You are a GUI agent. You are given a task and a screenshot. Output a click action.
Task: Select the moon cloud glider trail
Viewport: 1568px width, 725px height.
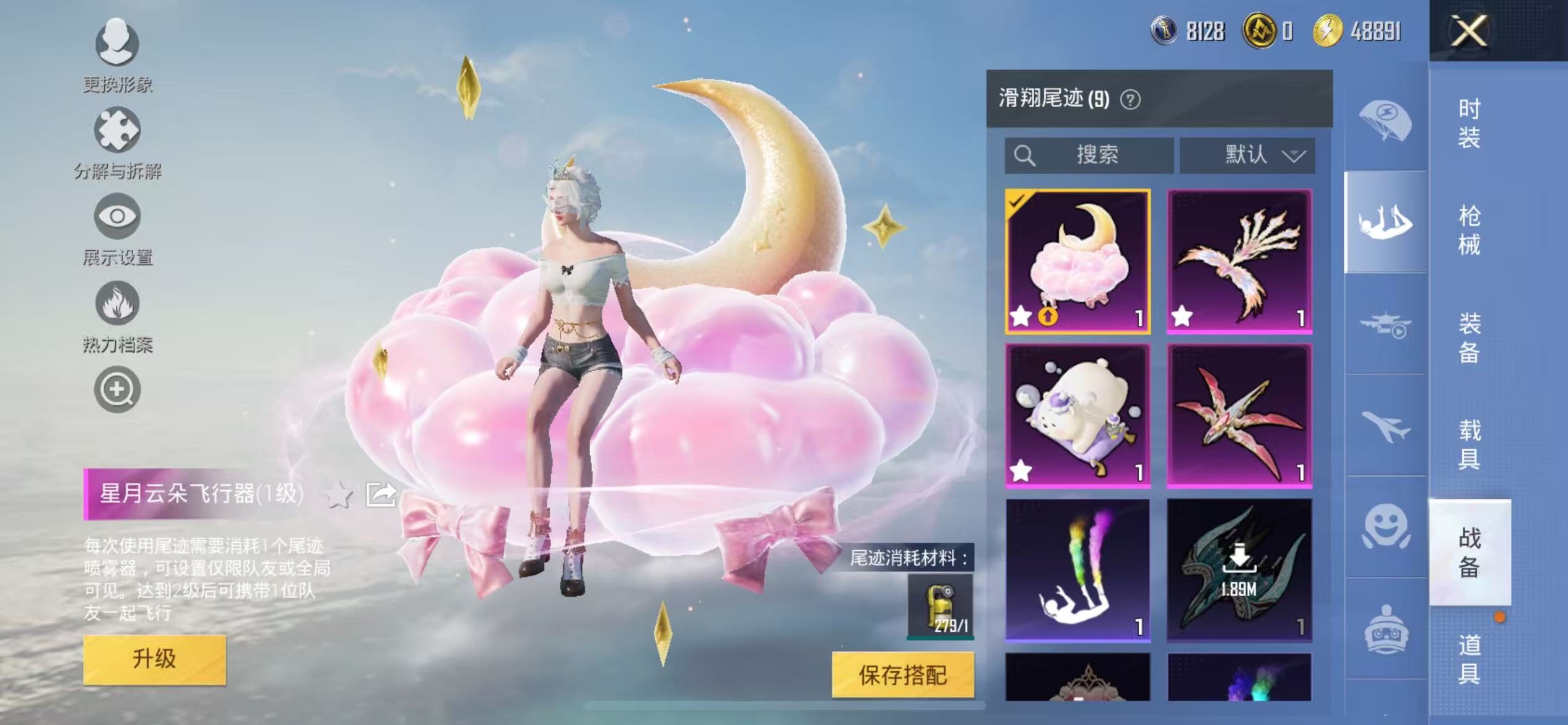pos(1078,261)
